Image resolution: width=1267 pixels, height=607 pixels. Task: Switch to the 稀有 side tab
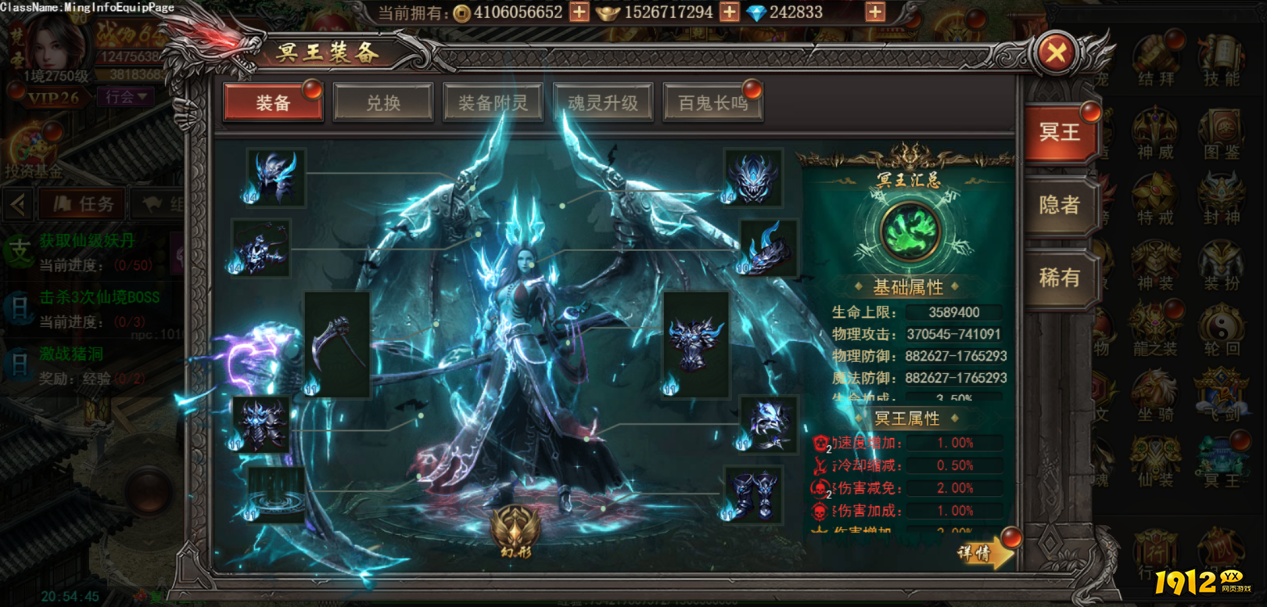[x=1059, y=277]
